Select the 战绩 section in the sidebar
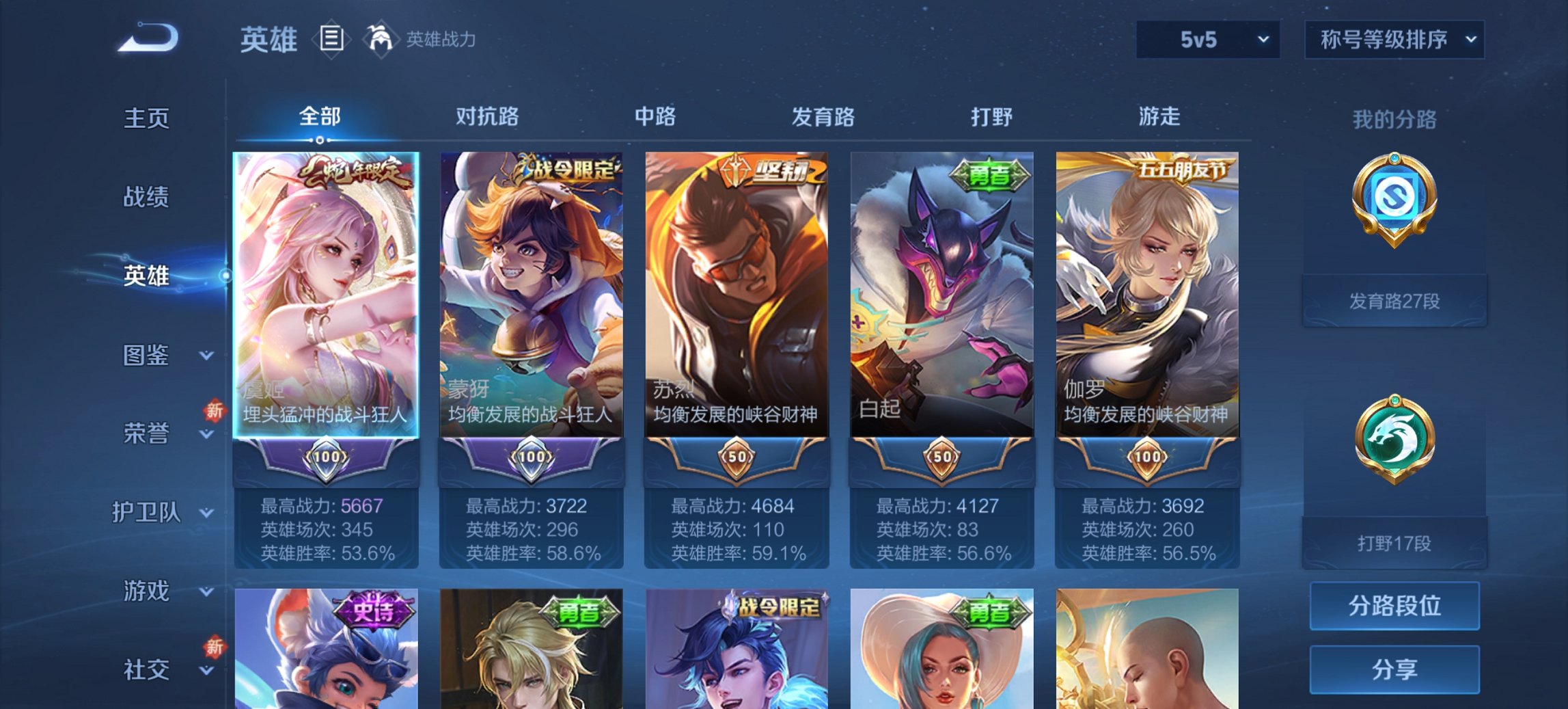Image resolution: width=1568 pixels, height=709 pixels. (x=147, y=198)
